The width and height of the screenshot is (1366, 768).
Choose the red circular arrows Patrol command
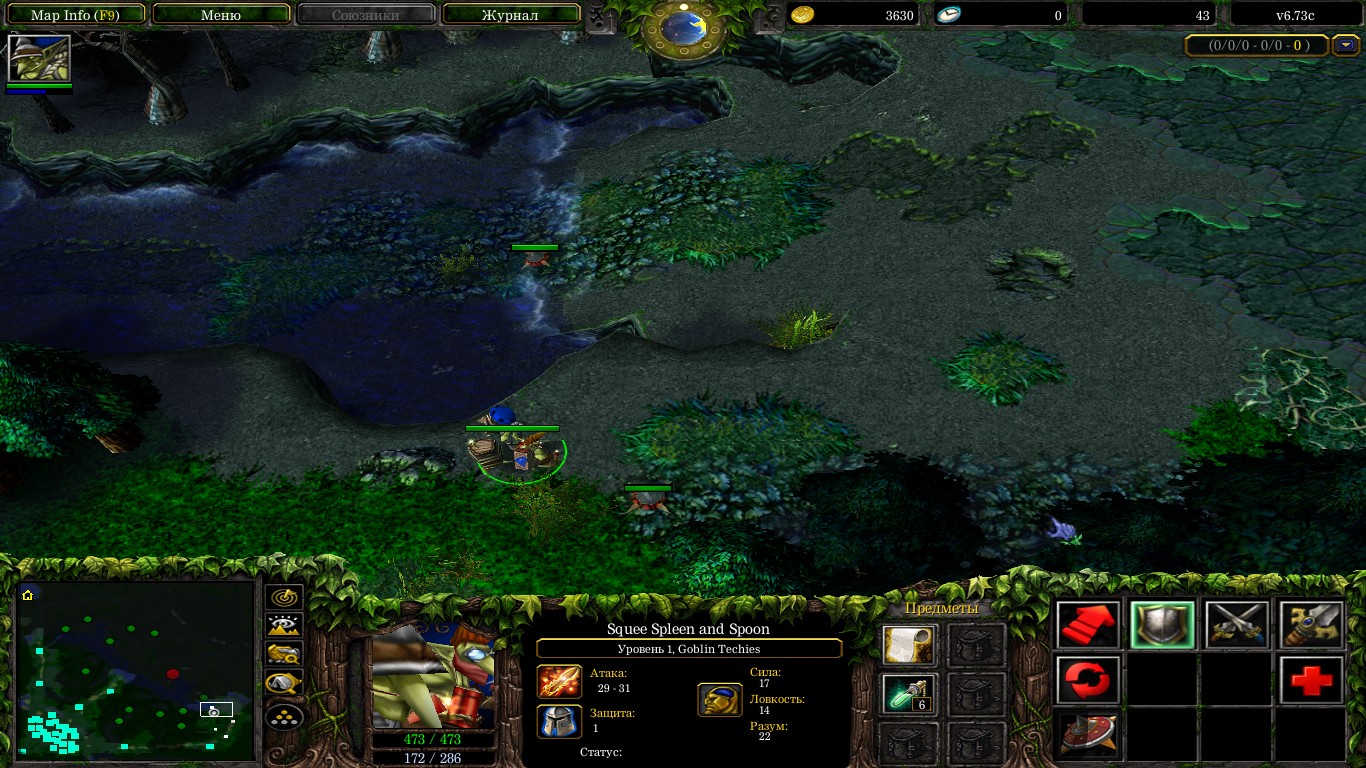1087,680
